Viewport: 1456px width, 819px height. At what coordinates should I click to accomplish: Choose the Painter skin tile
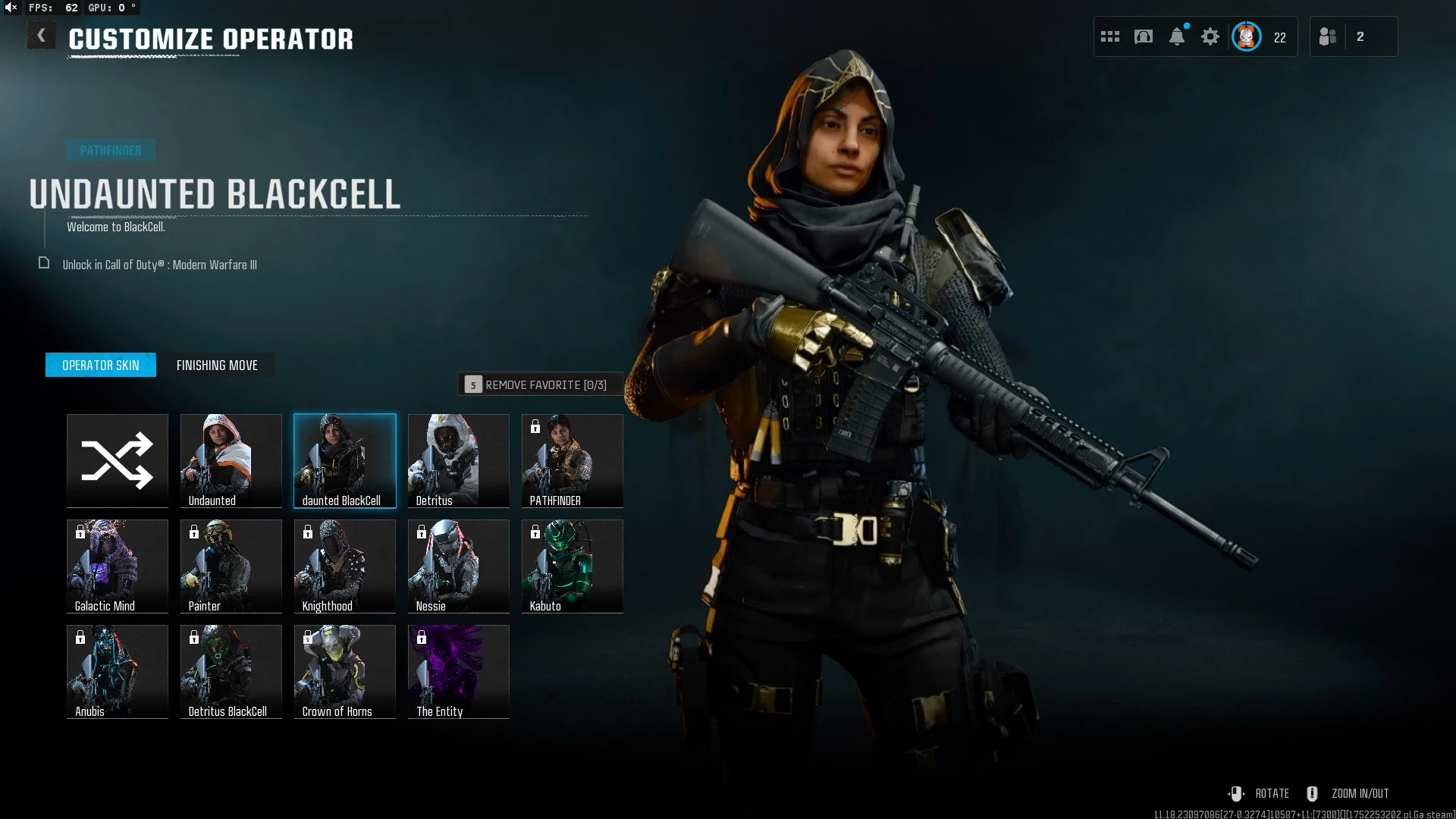[x=231, y=566]
